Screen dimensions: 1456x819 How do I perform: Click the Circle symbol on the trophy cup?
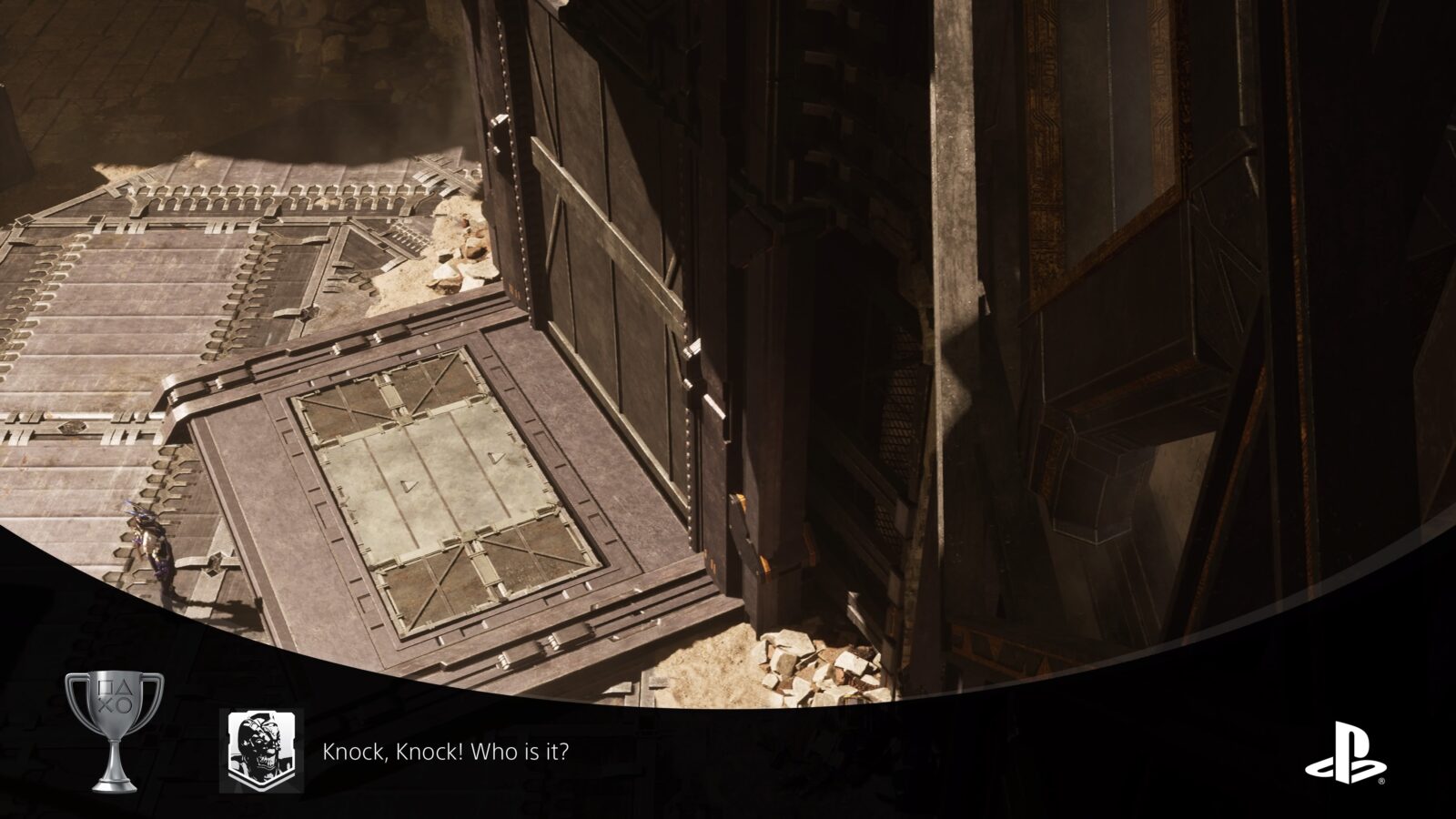pos(125,705)
